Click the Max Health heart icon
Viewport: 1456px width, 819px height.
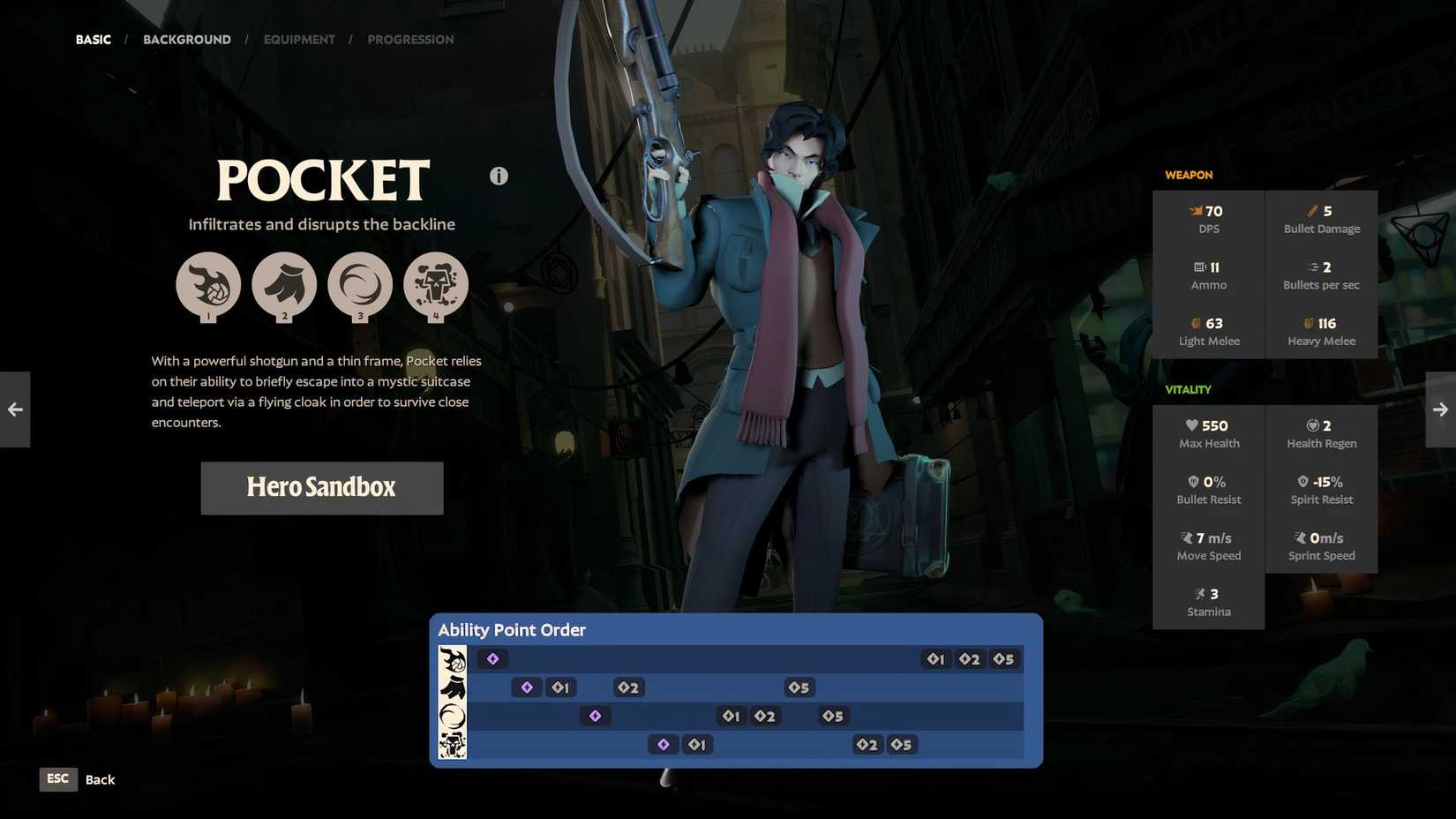coord(1191,425)
